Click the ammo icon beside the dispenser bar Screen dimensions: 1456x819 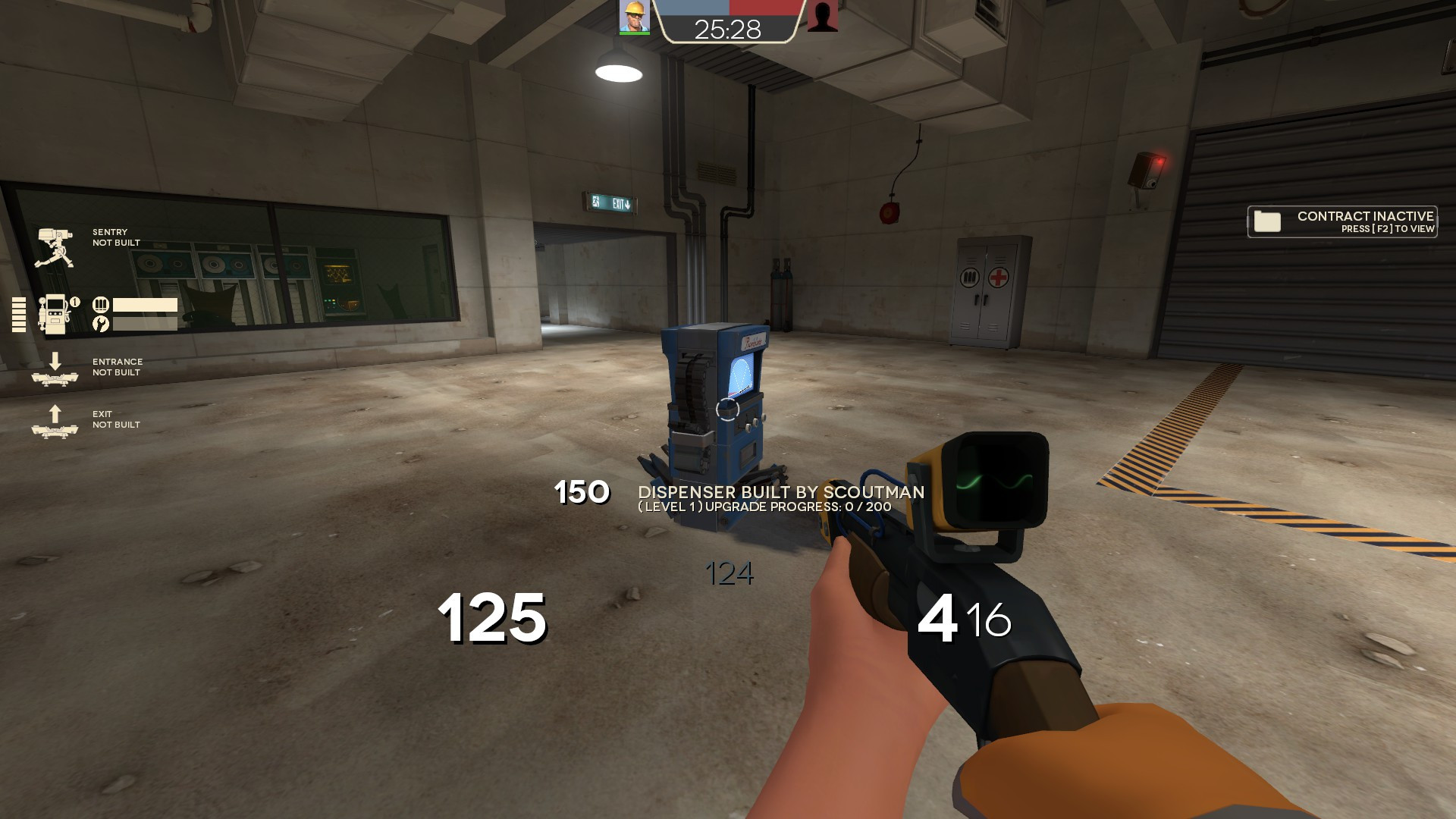tap(99, 303)
